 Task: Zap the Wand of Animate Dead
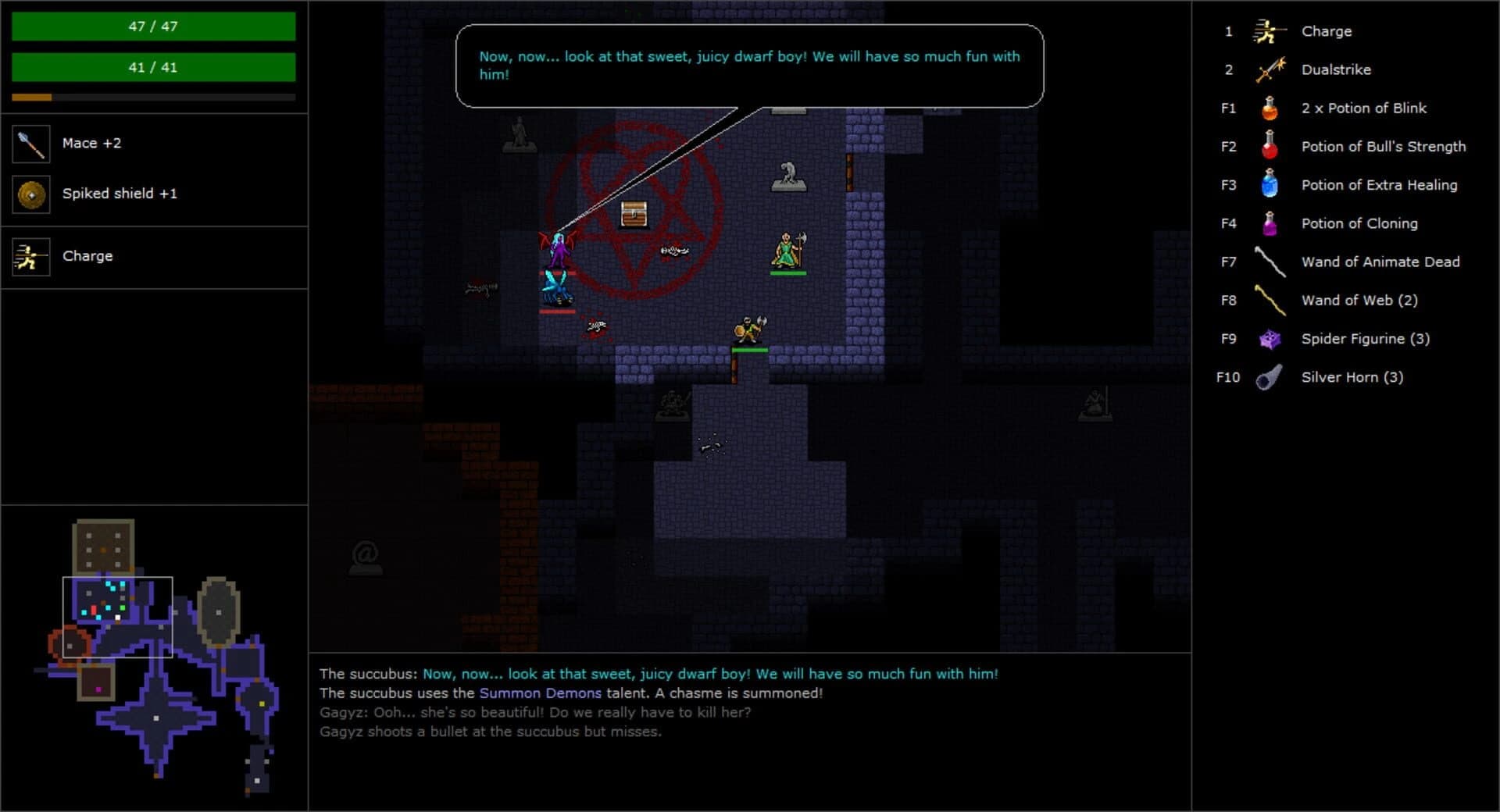1268,262
